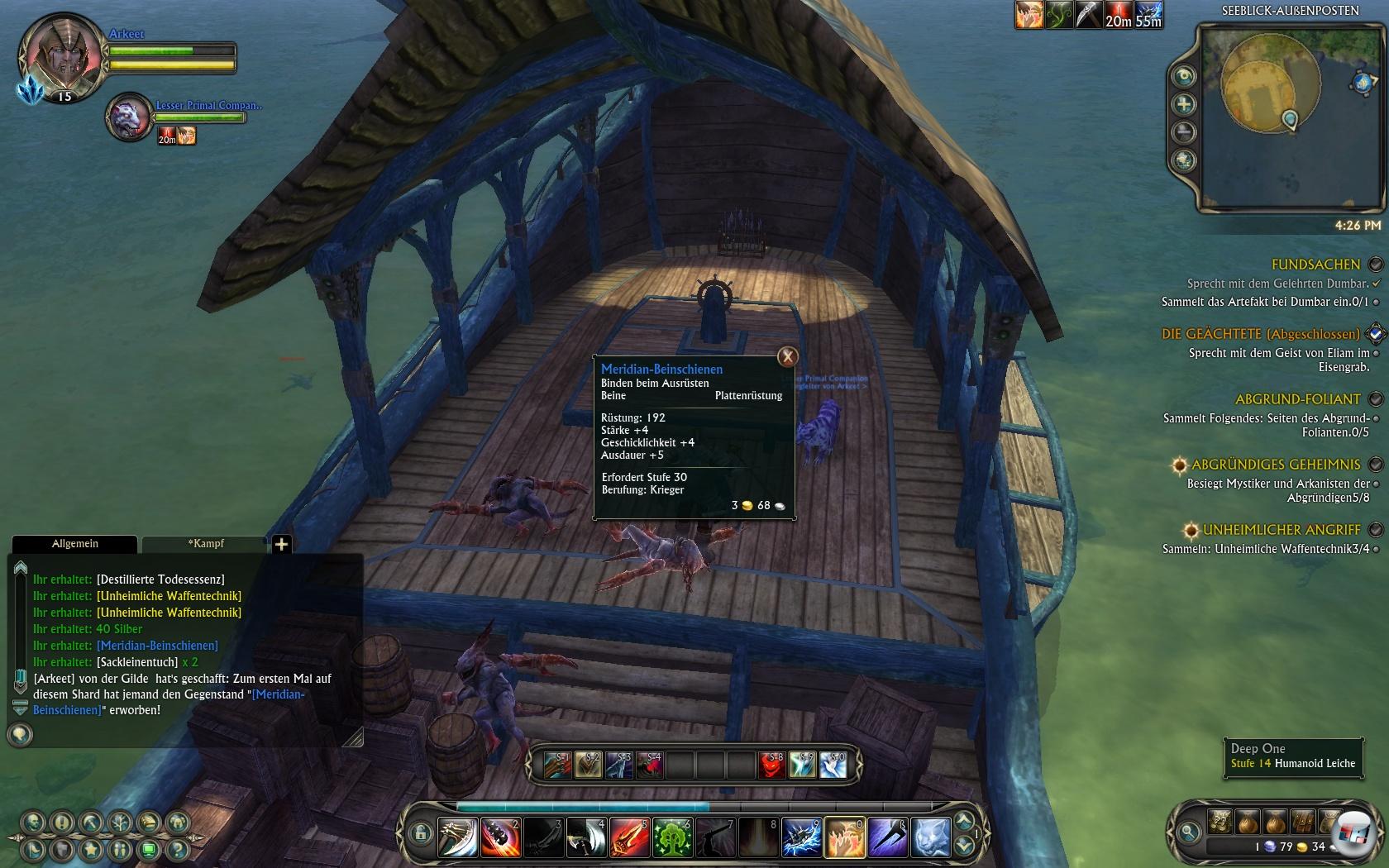Select the Allgemein chat tab

point(75,544)
